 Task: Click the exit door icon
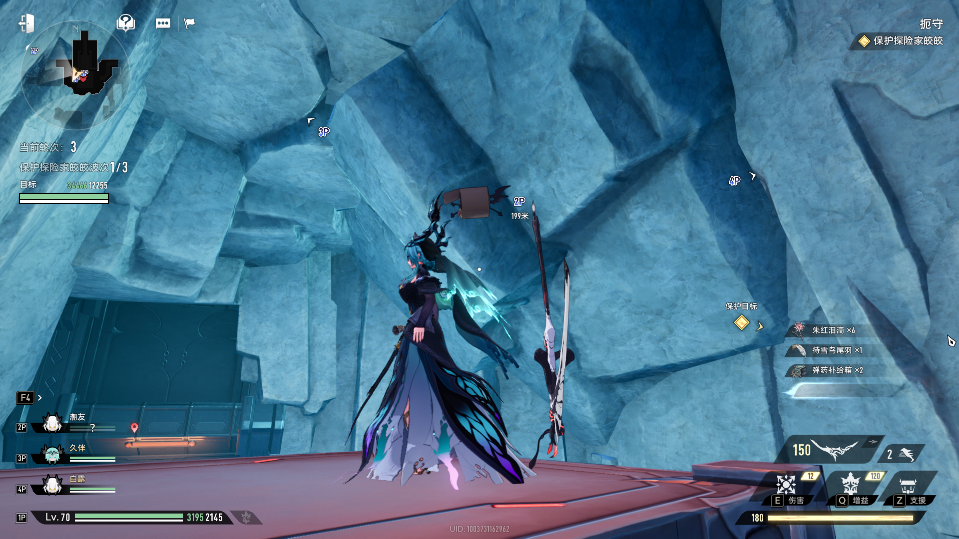point(26,22)
